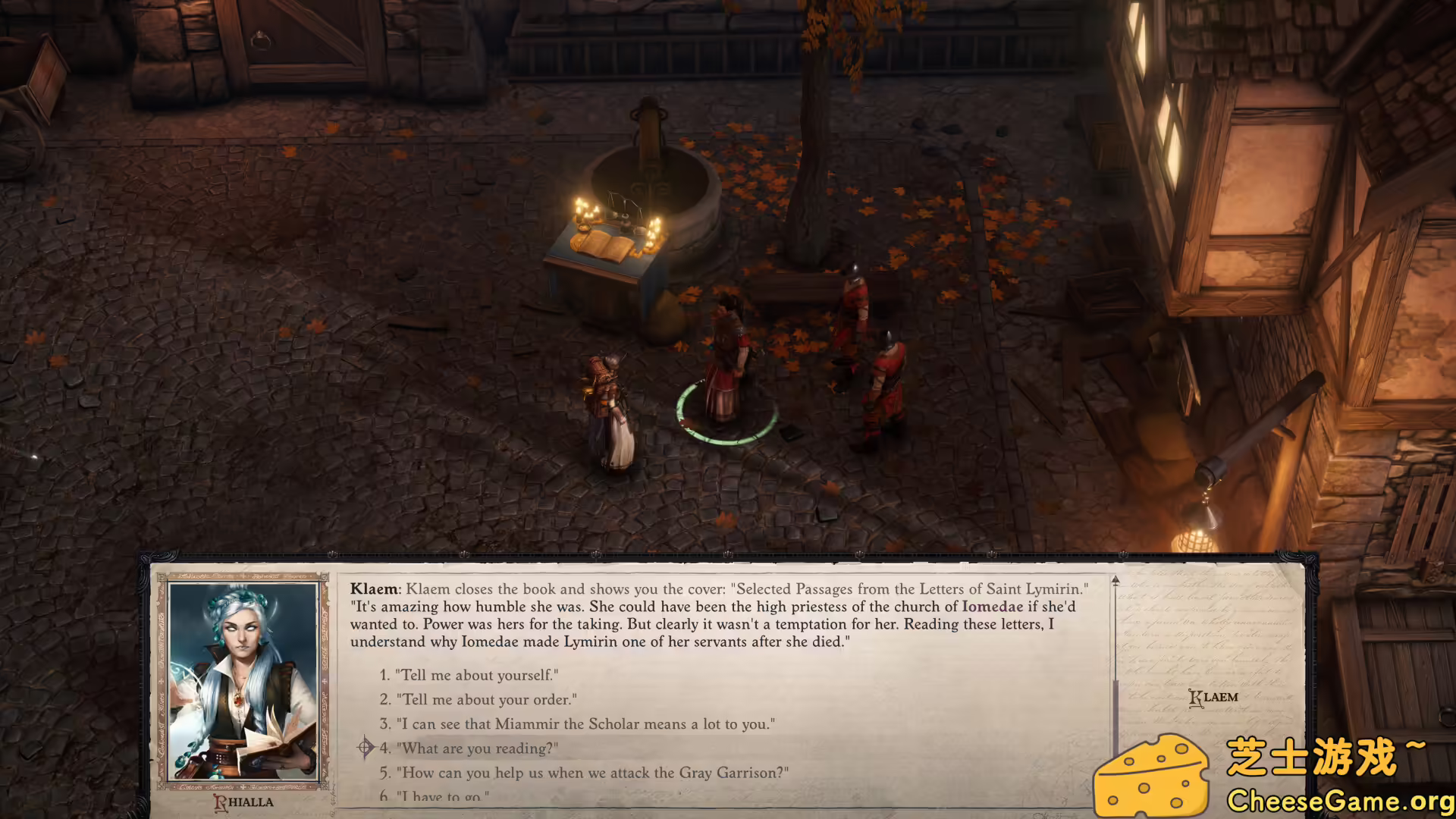Choose "Tell me about your order." reply
1456x819 pixels.
click(486, 699)
